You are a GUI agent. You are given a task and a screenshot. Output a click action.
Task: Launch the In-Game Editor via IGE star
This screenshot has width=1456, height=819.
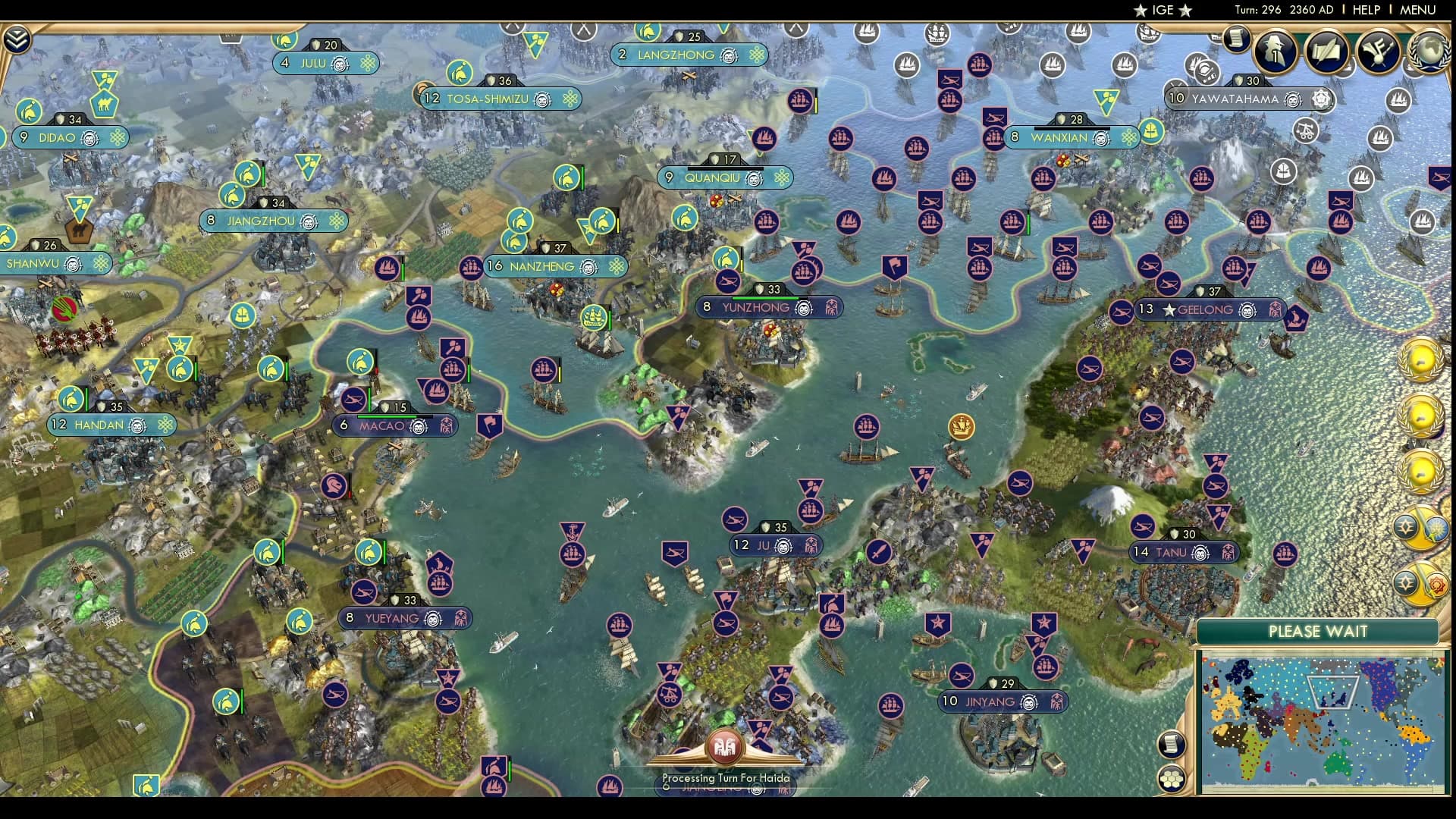1163,11
